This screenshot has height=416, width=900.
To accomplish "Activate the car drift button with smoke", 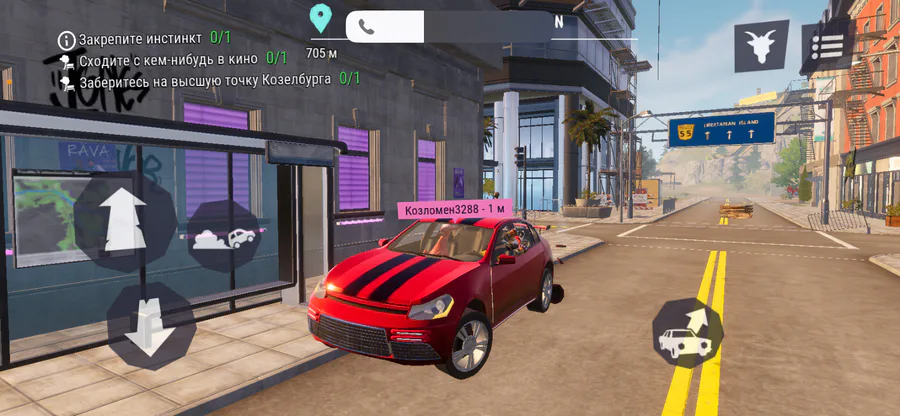I will (x=226, y=238).
